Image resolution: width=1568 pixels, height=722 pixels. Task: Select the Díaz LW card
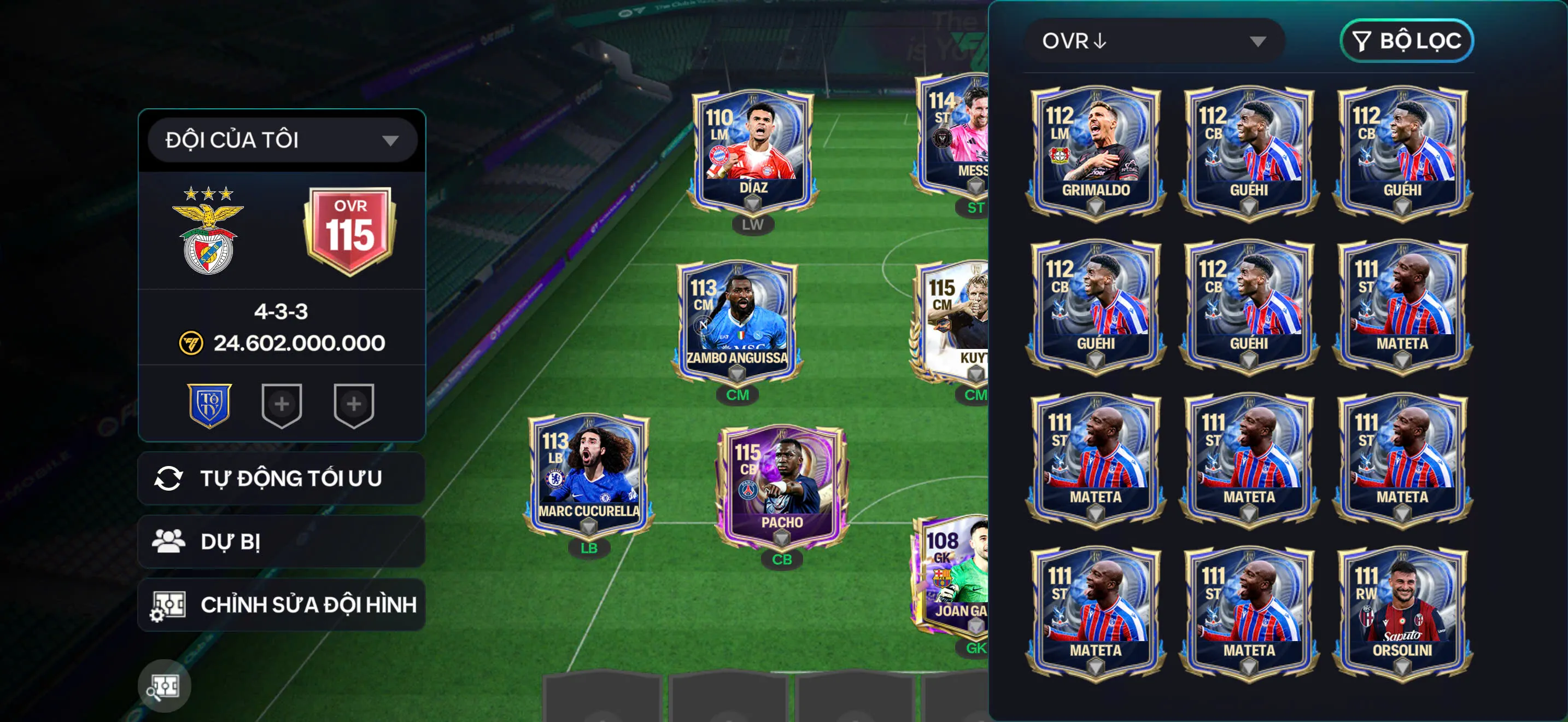pyautogui.click(x=753, y=152)
